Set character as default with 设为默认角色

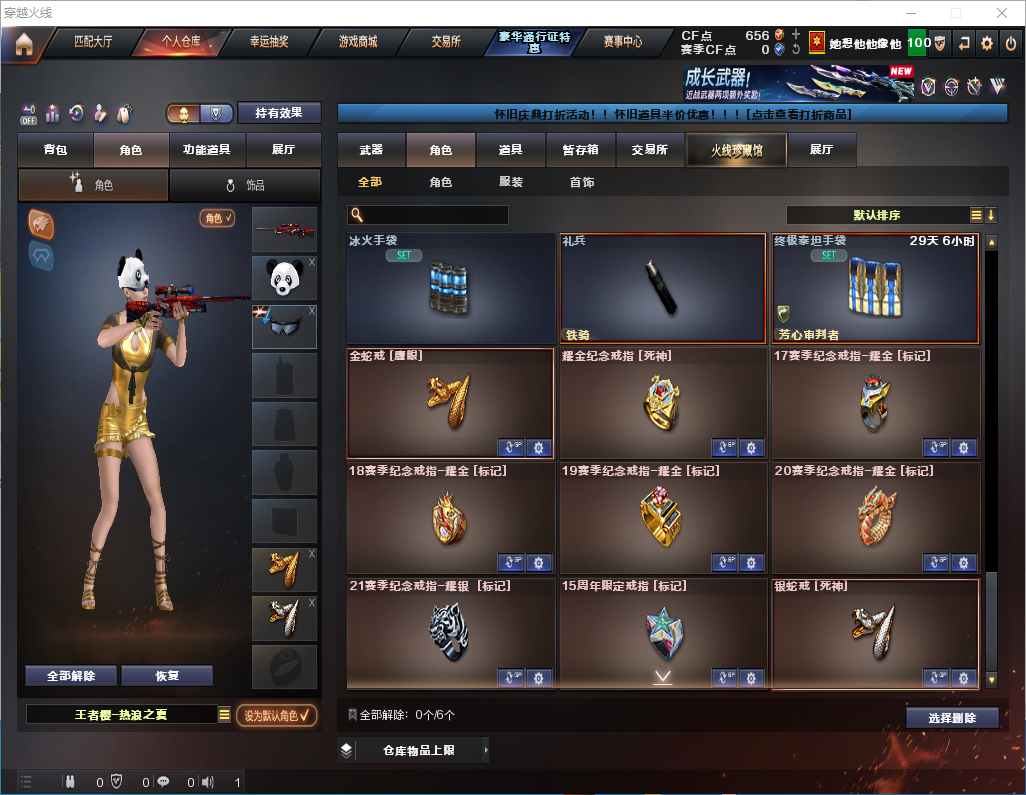point(276,715)
